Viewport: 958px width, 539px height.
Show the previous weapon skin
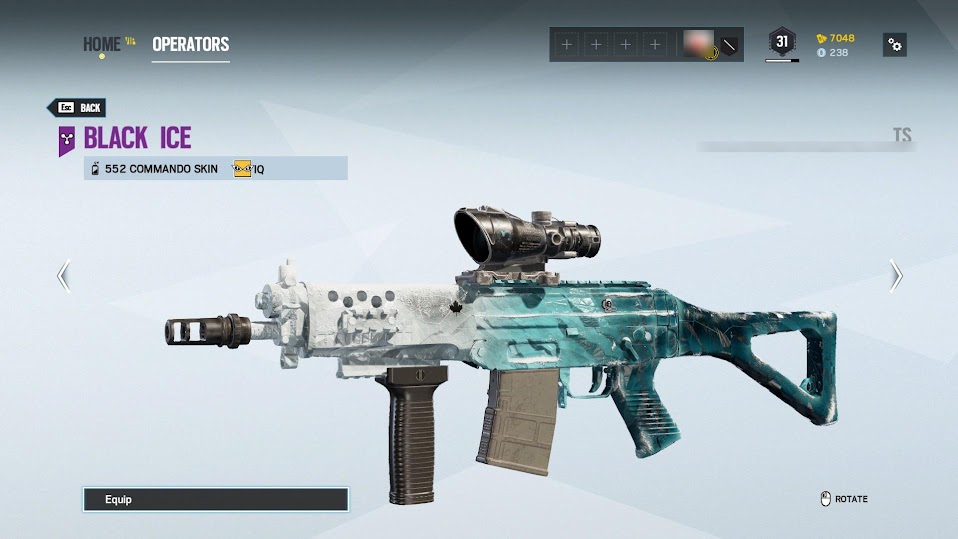coord(64,275)
